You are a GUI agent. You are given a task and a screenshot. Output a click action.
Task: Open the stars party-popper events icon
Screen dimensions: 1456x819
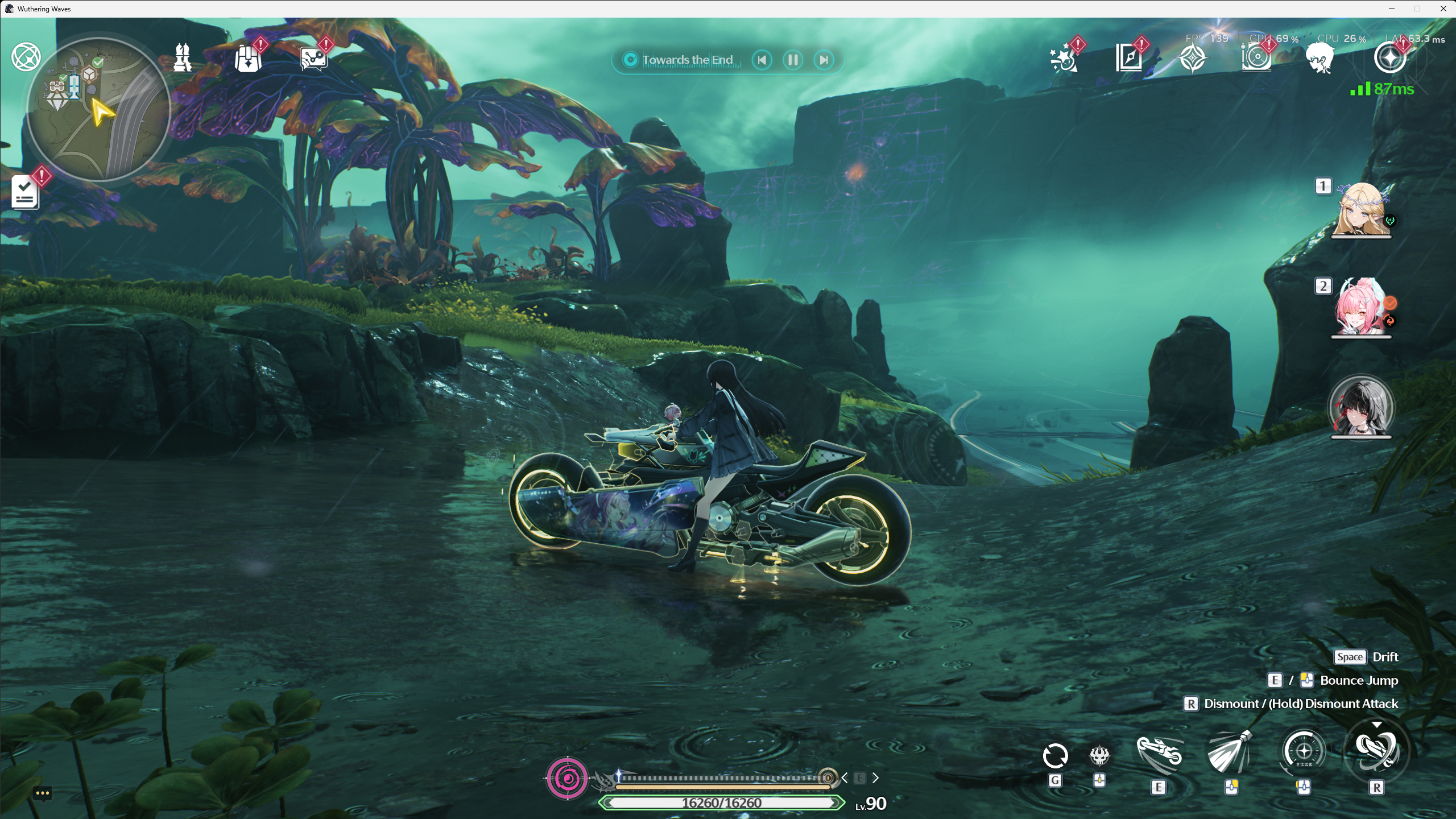pos(1064,59)
